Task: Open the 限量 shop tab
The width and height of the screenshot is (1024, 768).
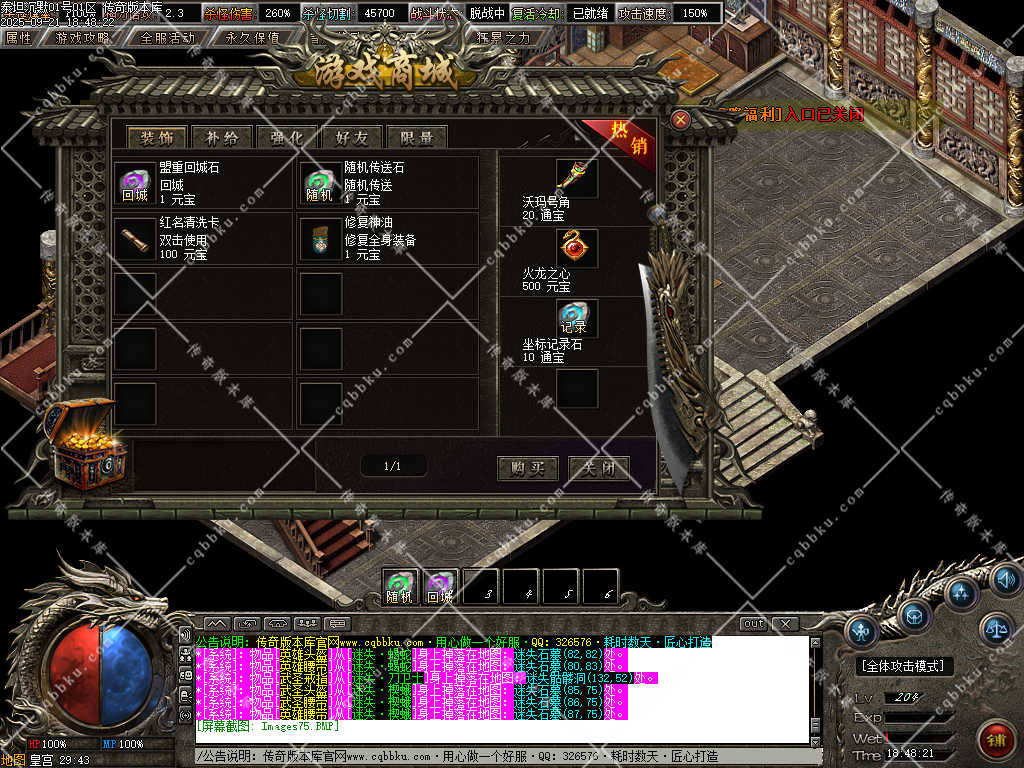Action: tap(416, 138)
